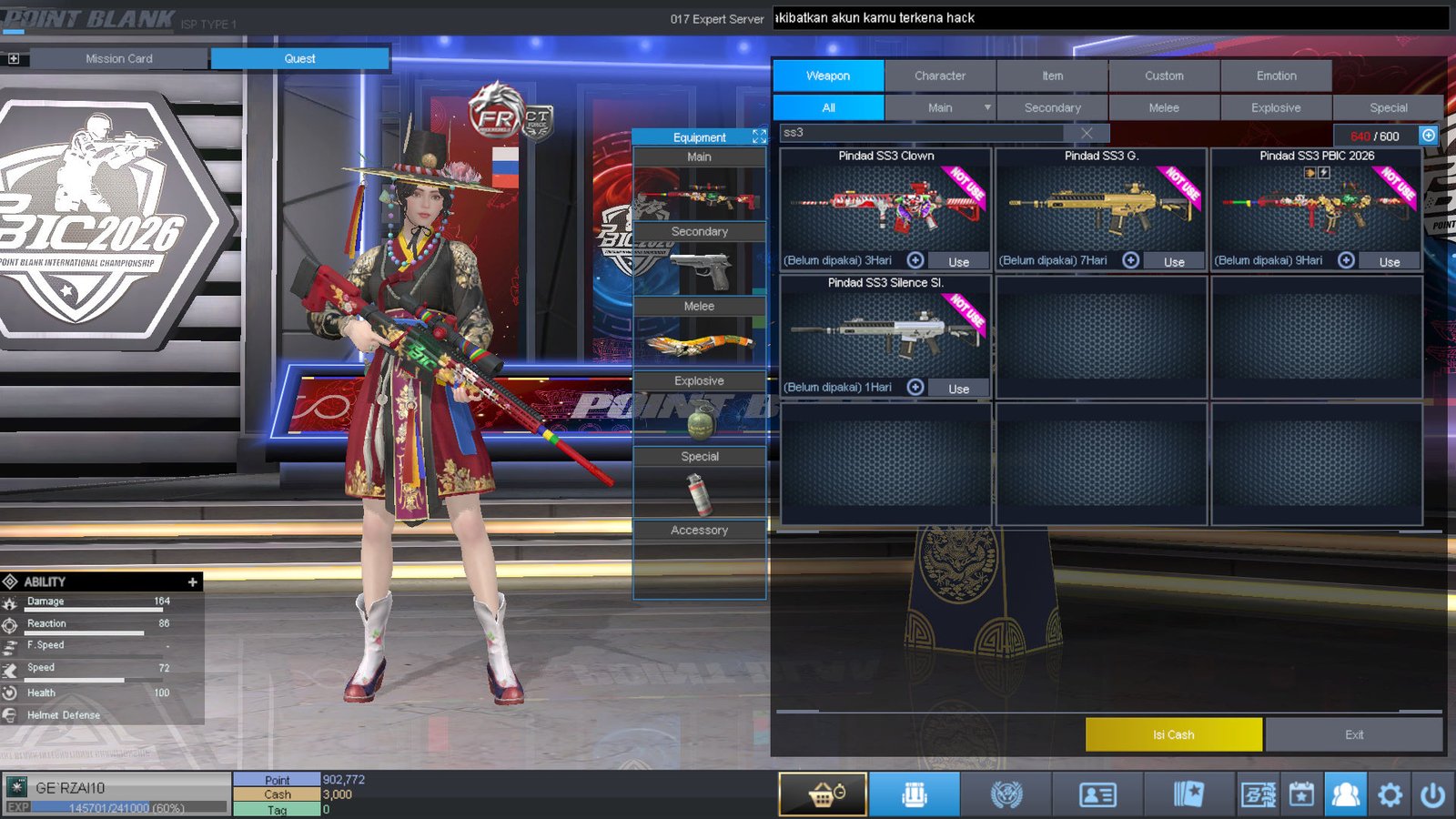Open the Mission Card tab
Viewport: 1456px width, 819px height.
[119, 58]
